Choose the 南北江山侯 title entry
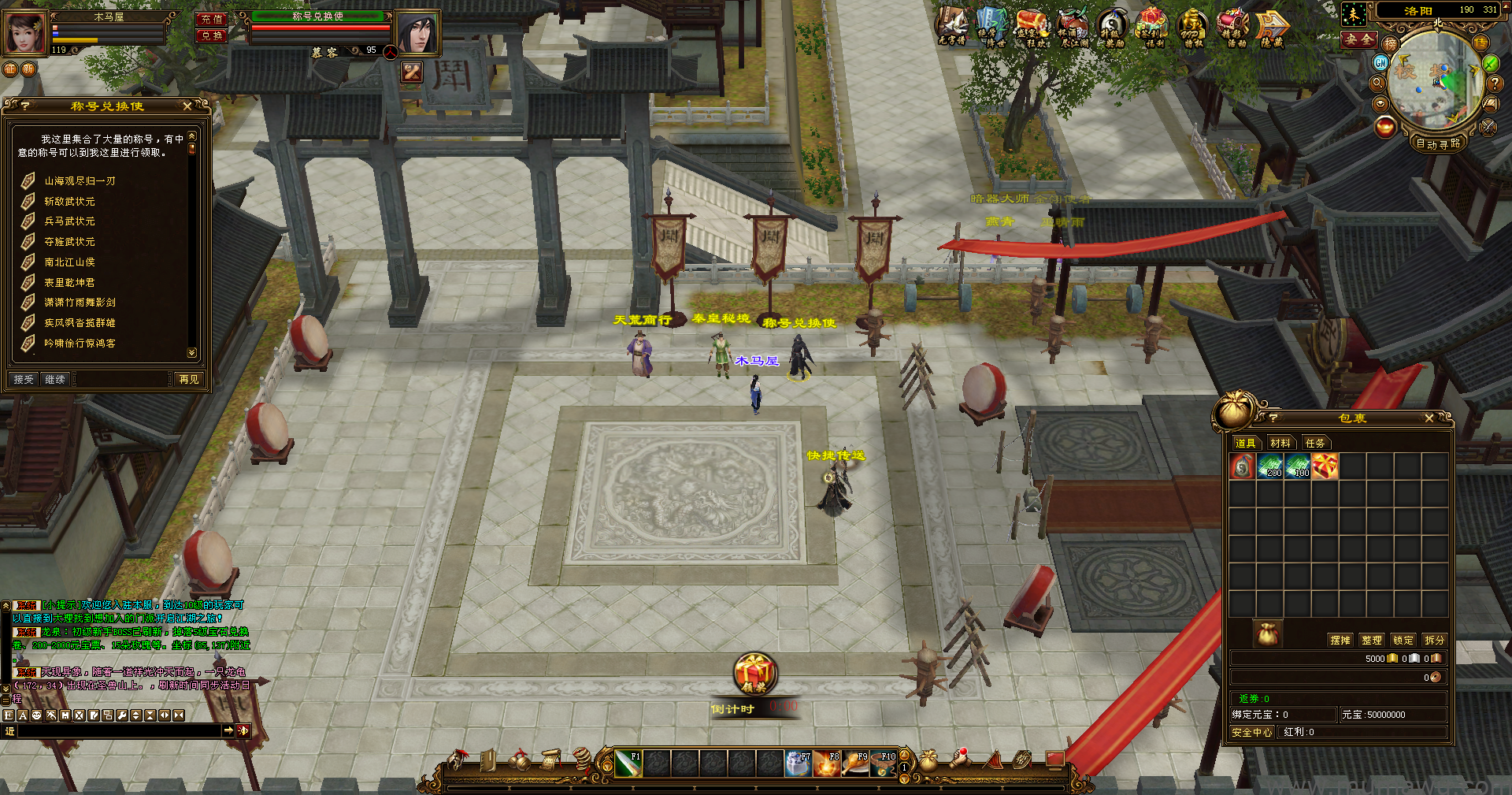 tap(69, 262)
